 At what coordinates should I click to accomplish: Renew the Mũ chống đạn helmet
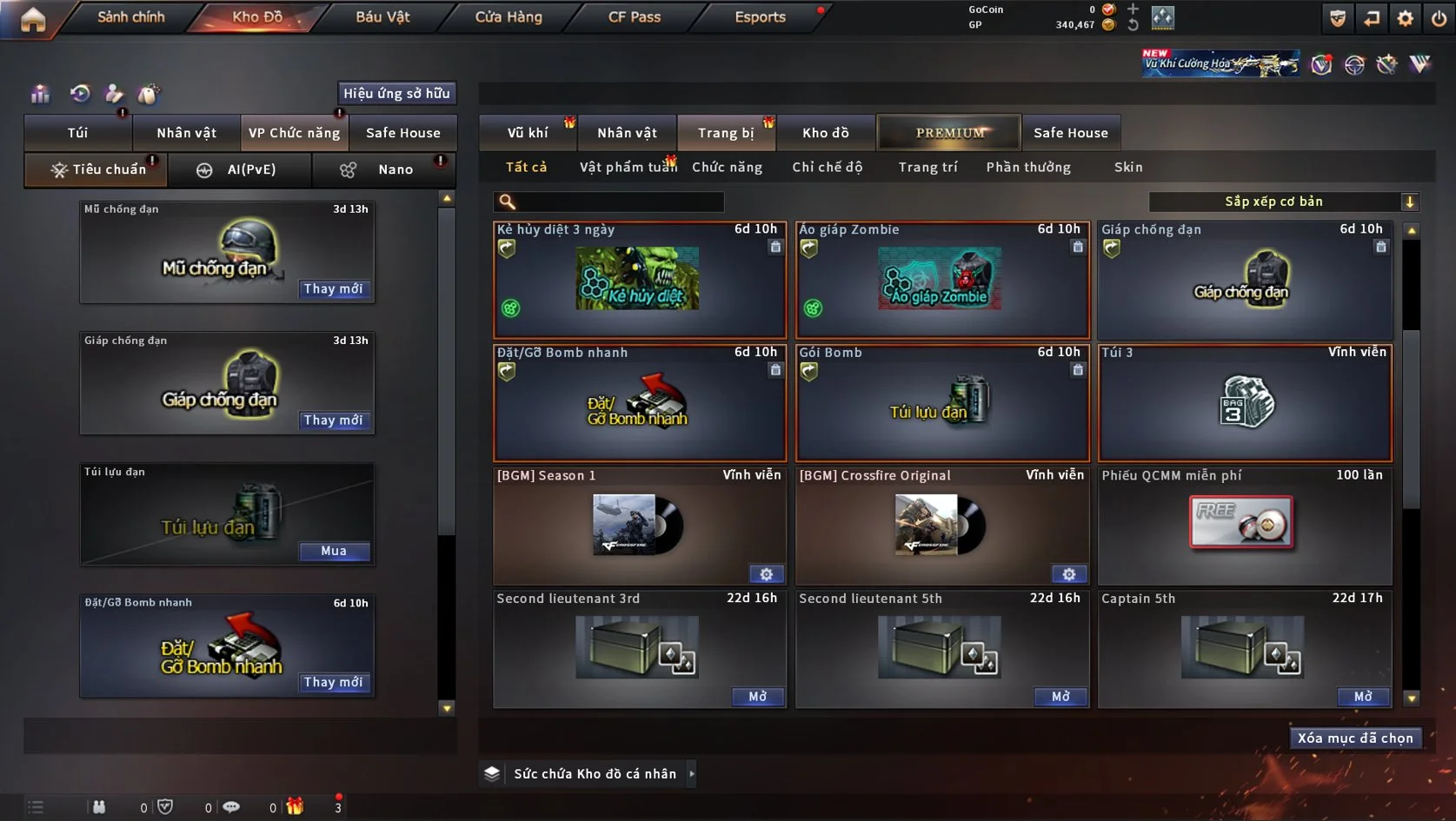pos(333,289)
